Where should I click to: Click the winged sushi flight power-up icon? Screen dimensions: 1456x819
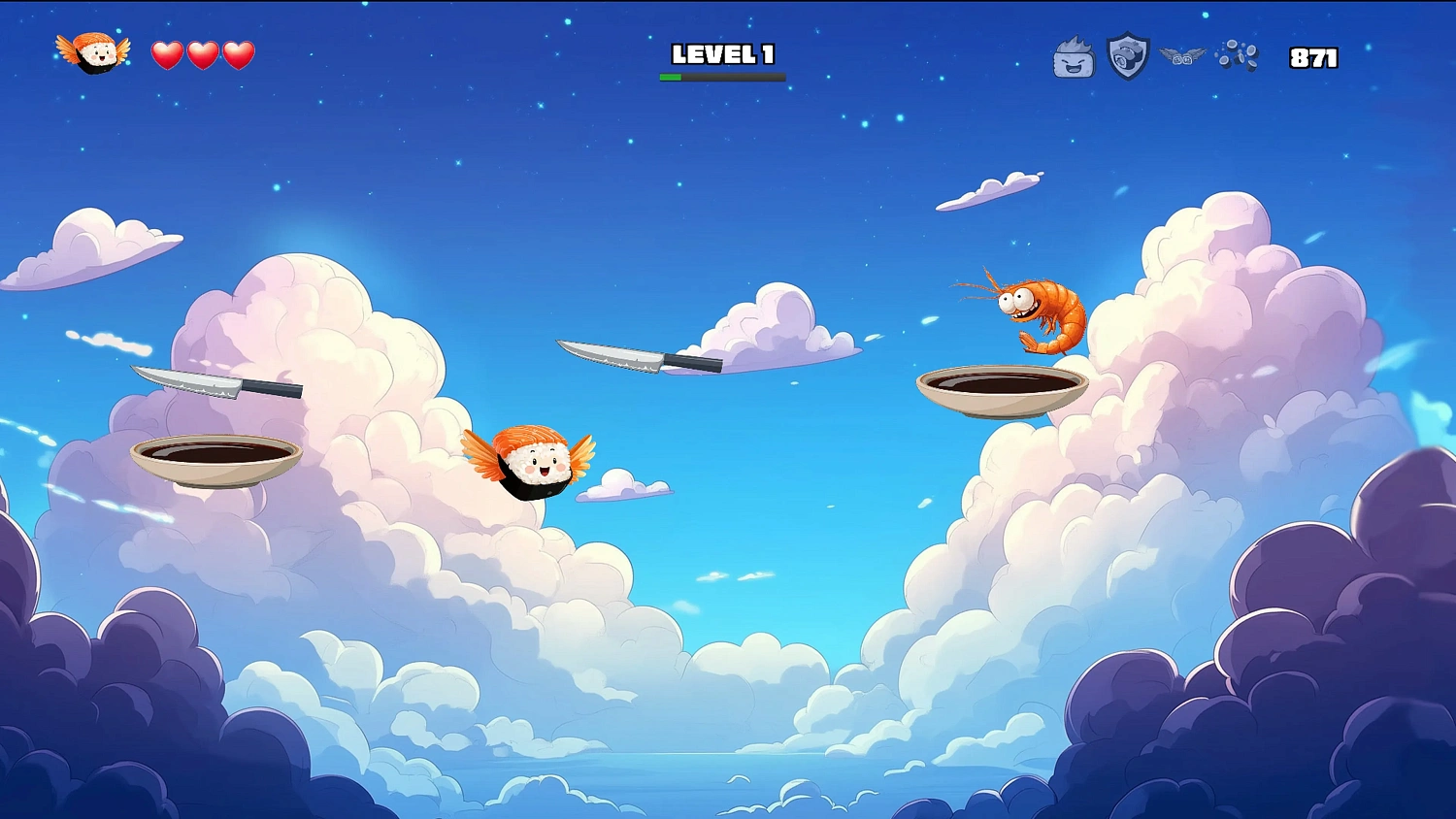[1183, 56]
